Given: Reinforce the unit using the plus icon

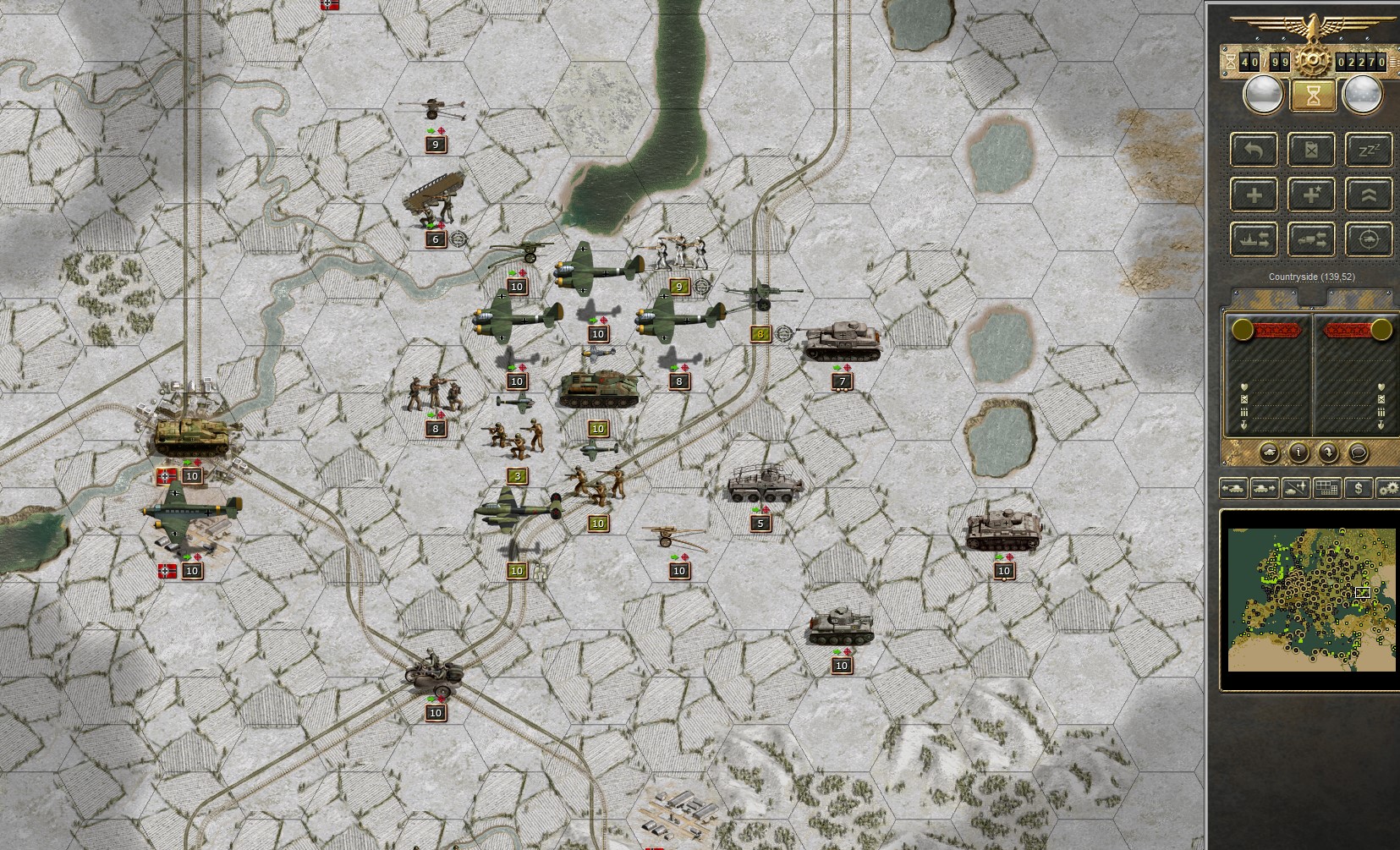Looking at the screenshot, I should point(1255,195).
